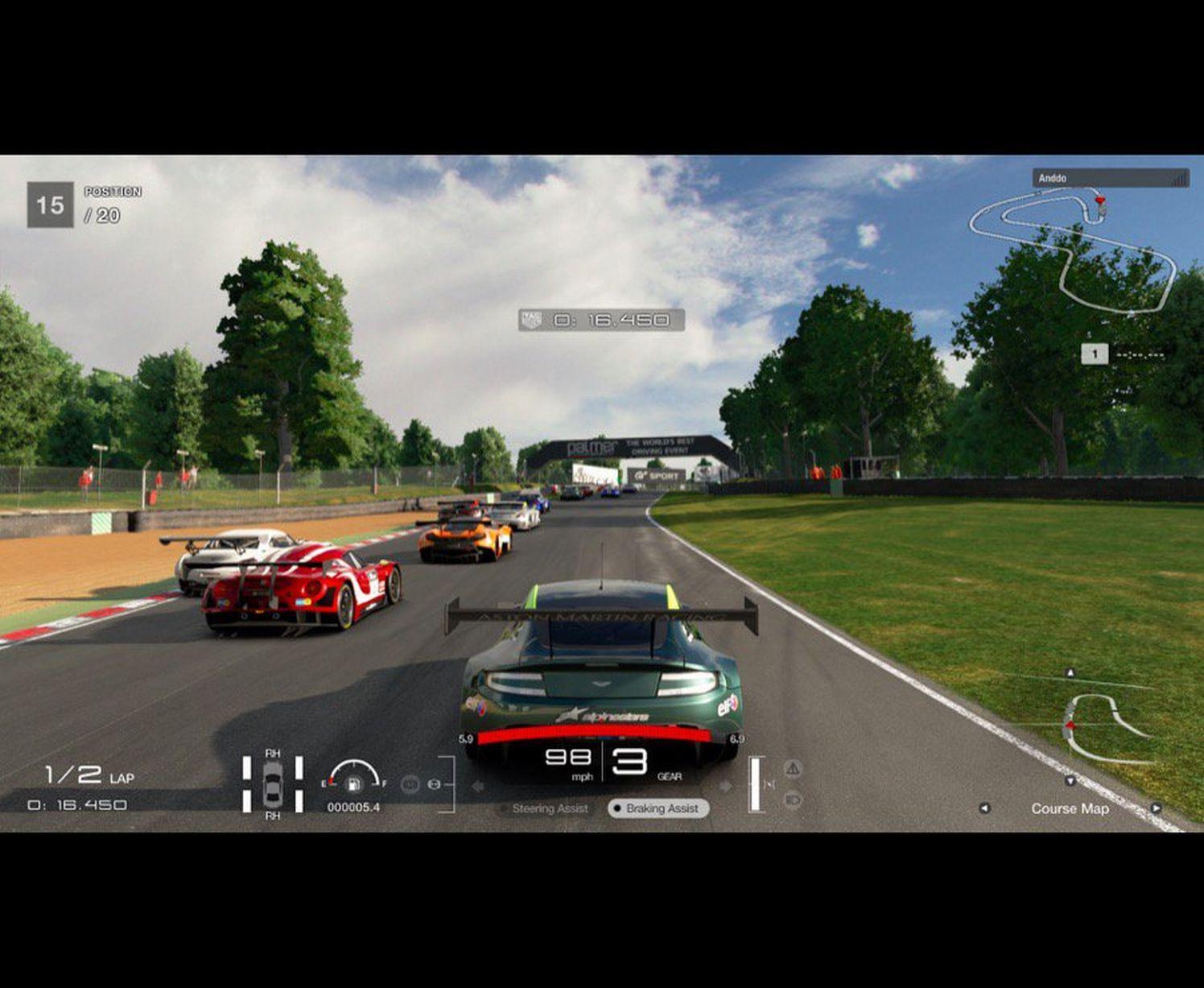Select the tire wear car diagram
The width and height of the screenshot is (1204, 988).
pos(273,783)
